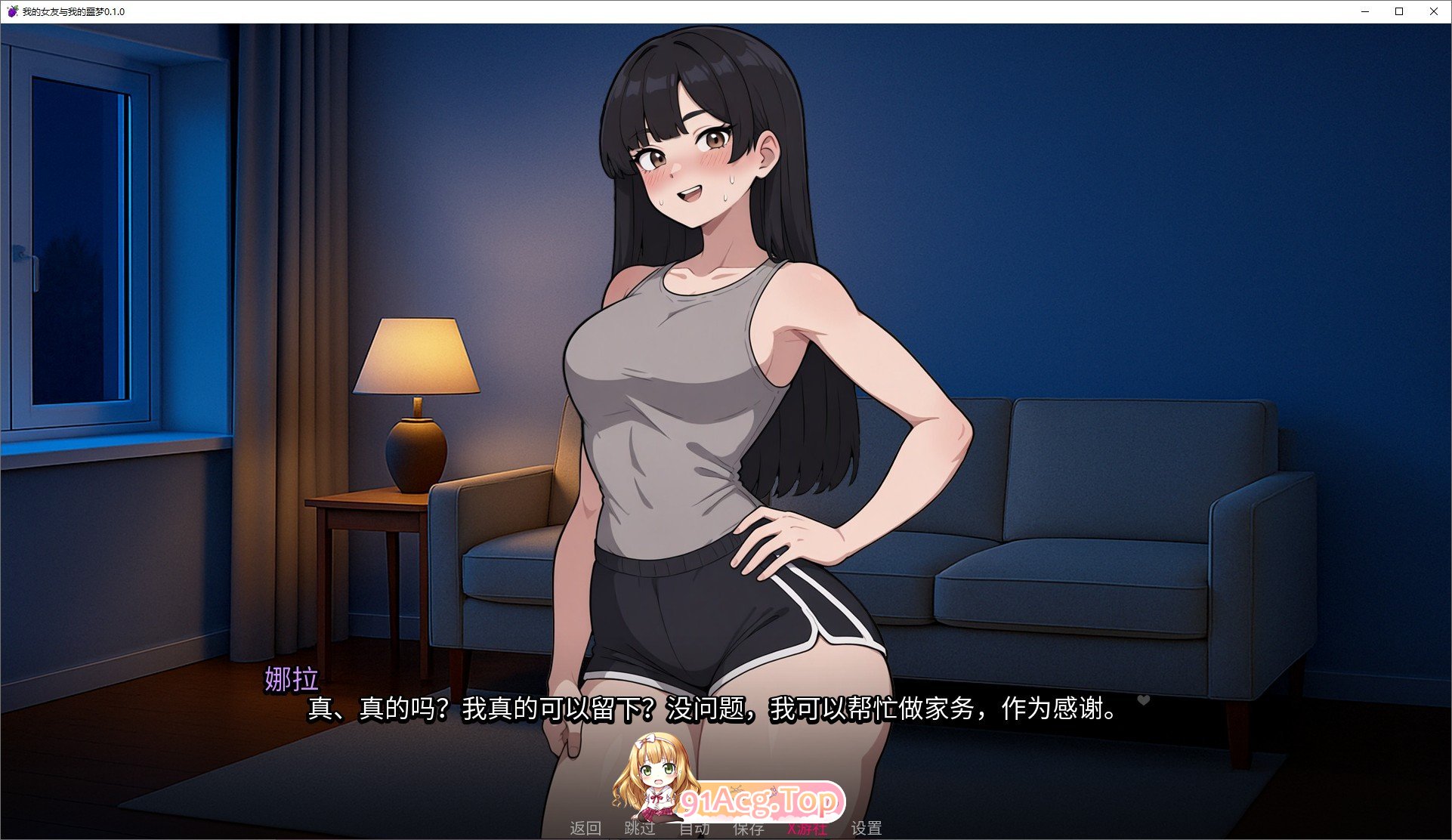This screenshot has height=840, width=1452.
Task: Click the maximize icon in the title bar
Action: pyautogui.click(x=1398, y=11)
